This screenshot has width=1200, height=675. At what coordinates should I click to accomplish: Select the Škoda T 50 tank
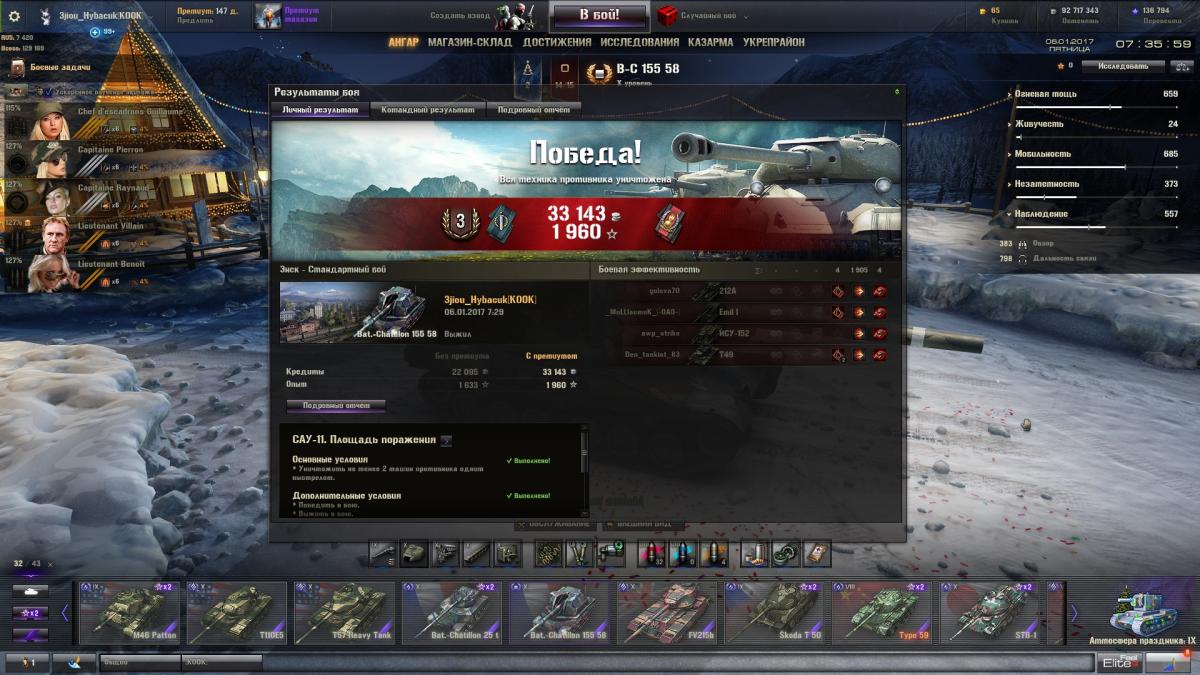point(775,612)
